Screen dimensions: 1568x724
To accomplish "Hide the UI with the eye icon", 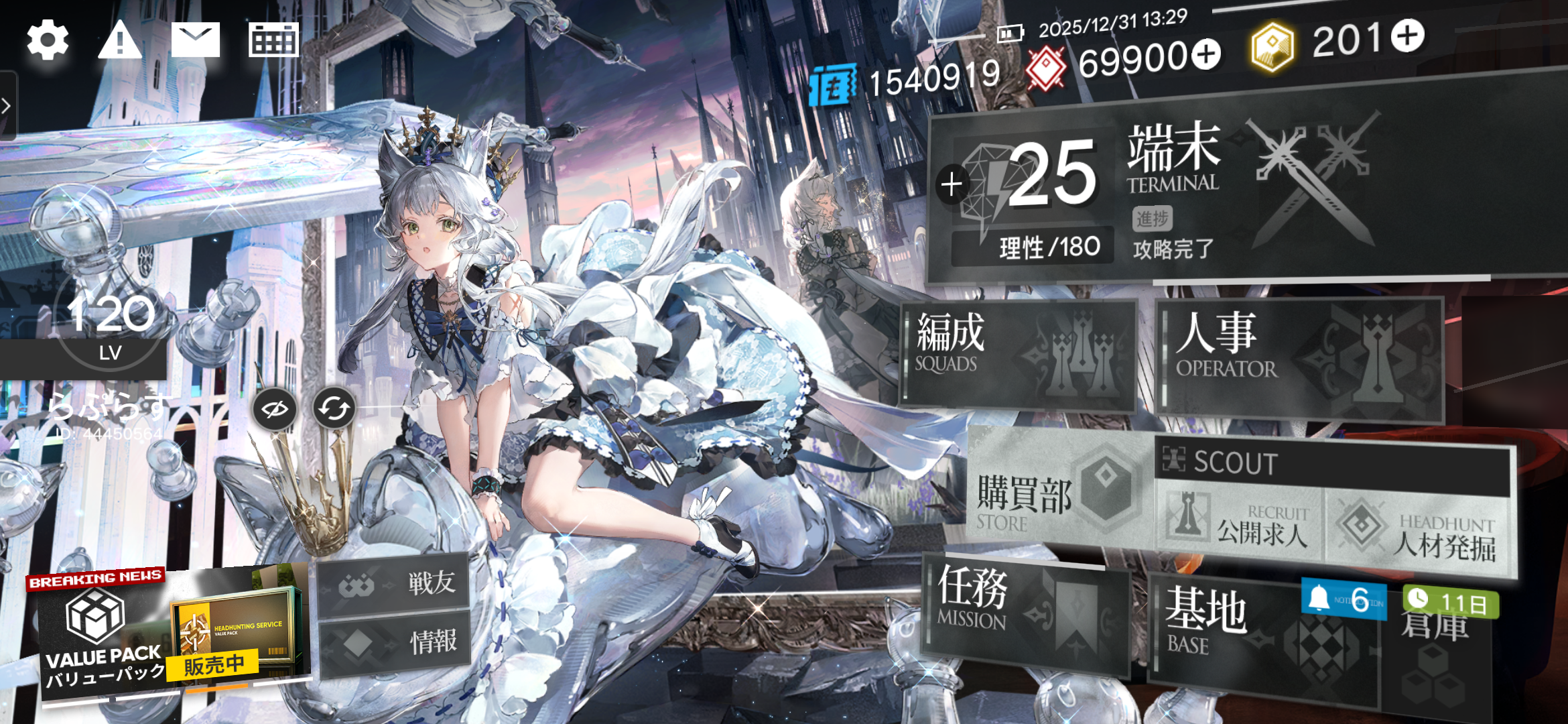I will pyautogui.click(x=275, y=408).
